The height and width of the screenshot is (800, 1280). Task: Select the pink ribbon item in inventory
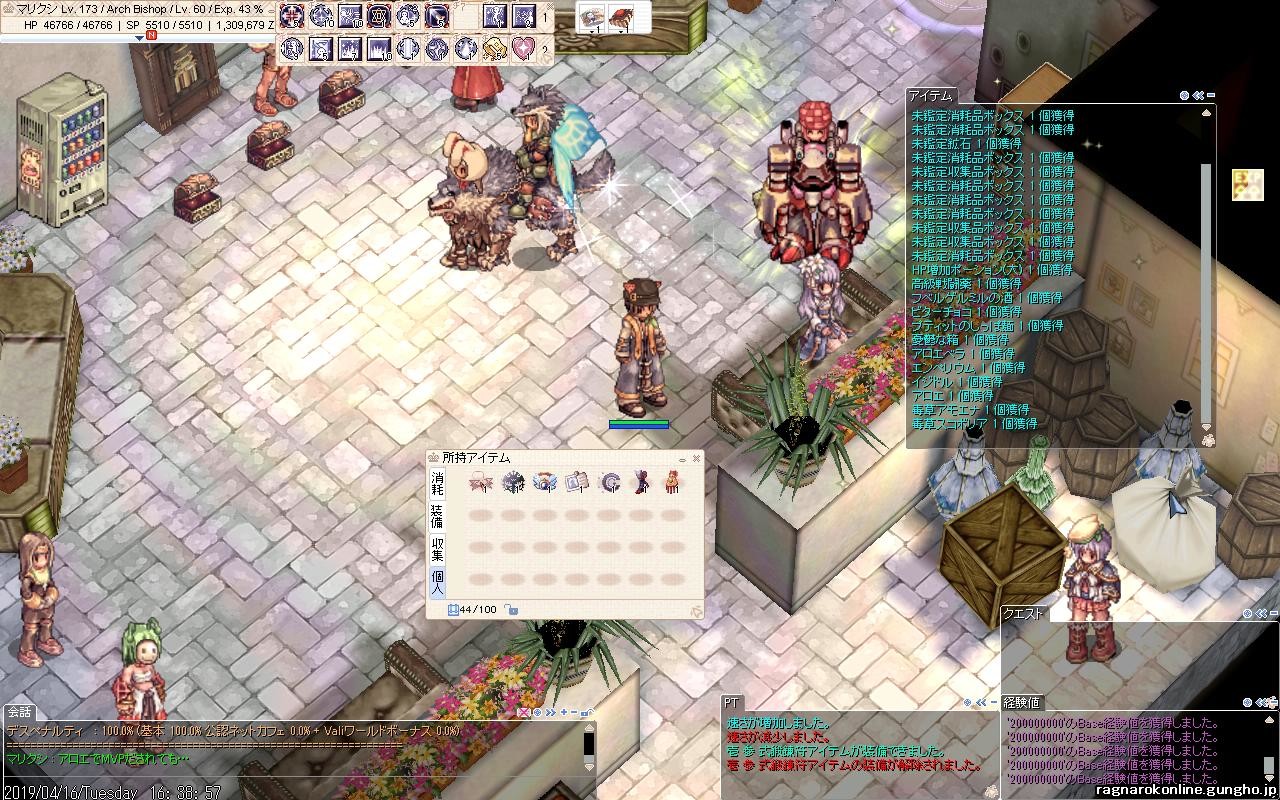480,483
